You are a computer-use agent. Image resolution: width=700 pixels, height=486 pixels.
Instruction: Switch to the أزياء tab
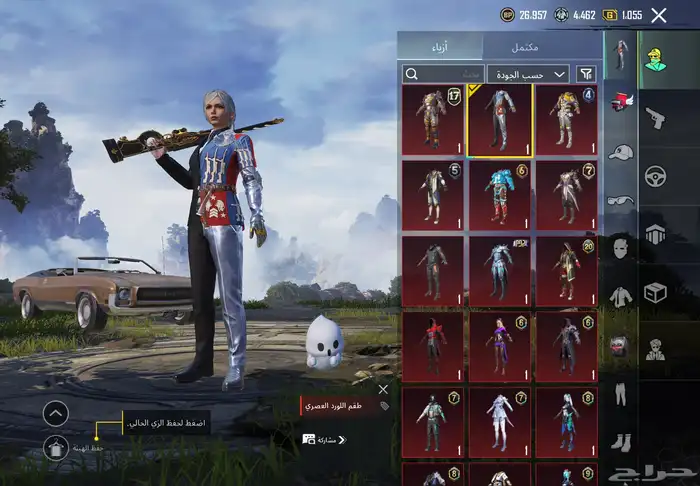point(440,47)
